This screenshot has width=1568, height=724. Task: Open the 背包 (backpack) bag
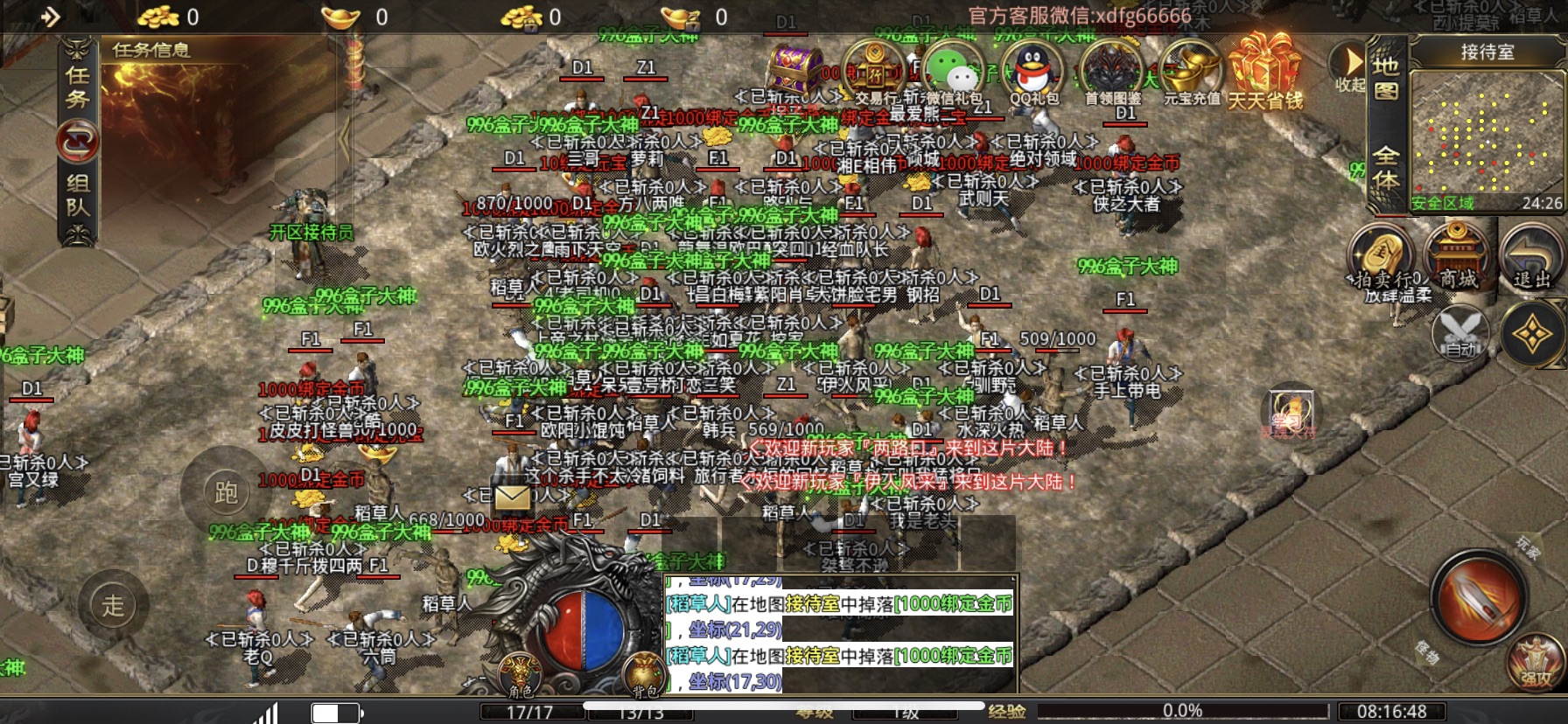tap(645, 676)
